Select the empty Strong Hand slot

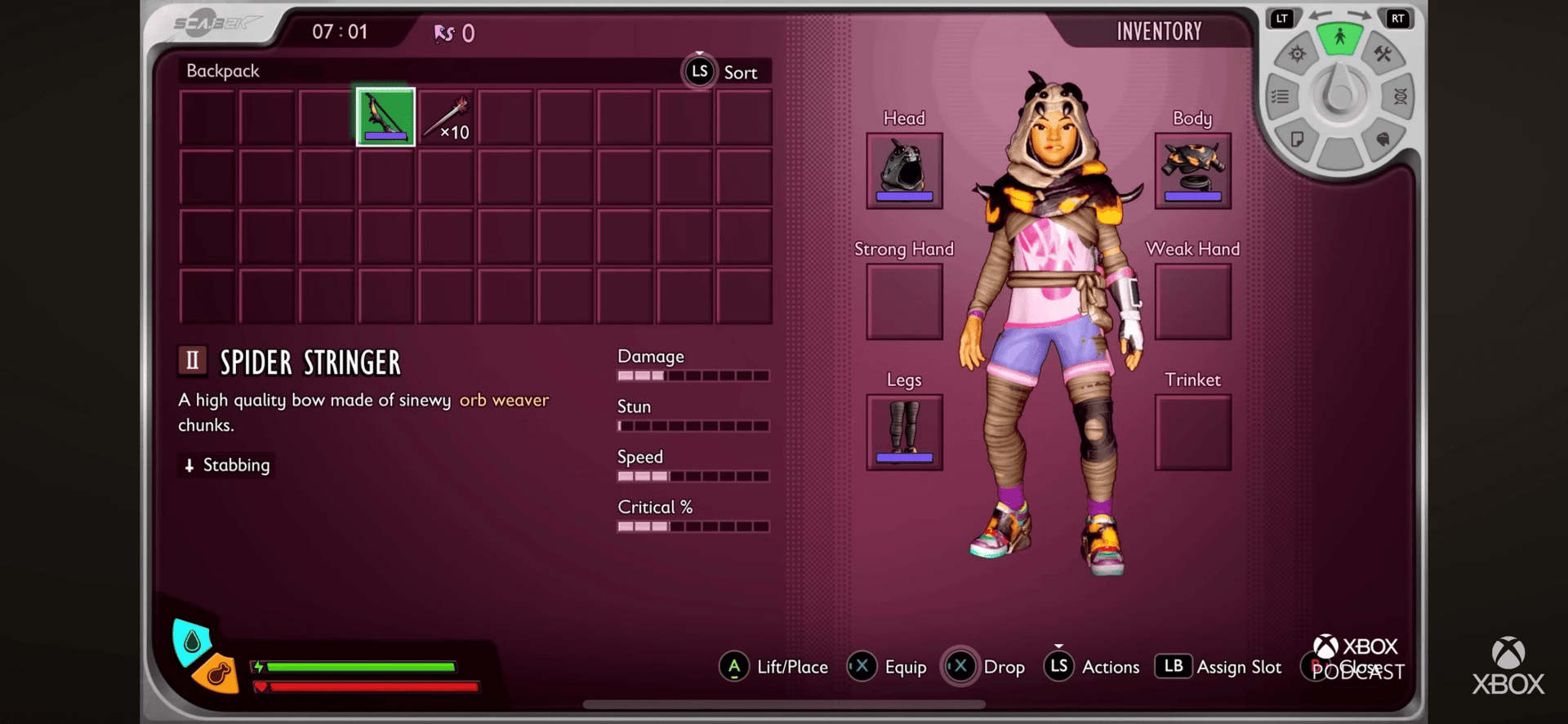[904, 302]
